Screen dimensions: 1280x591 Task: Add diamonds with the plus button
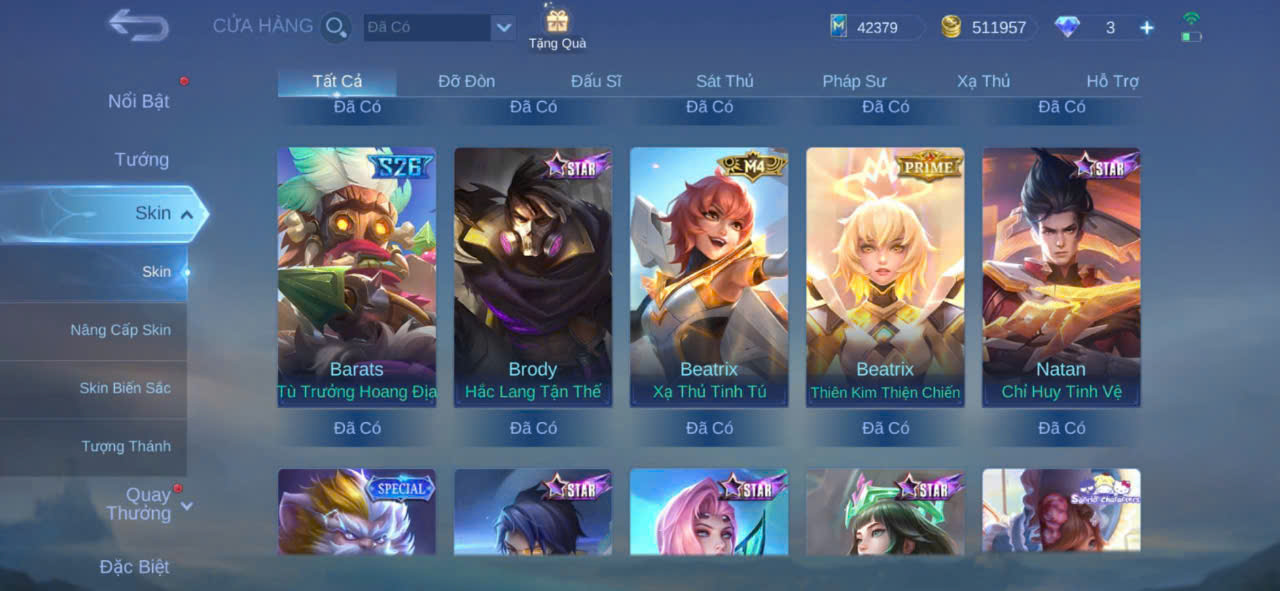1147,28
